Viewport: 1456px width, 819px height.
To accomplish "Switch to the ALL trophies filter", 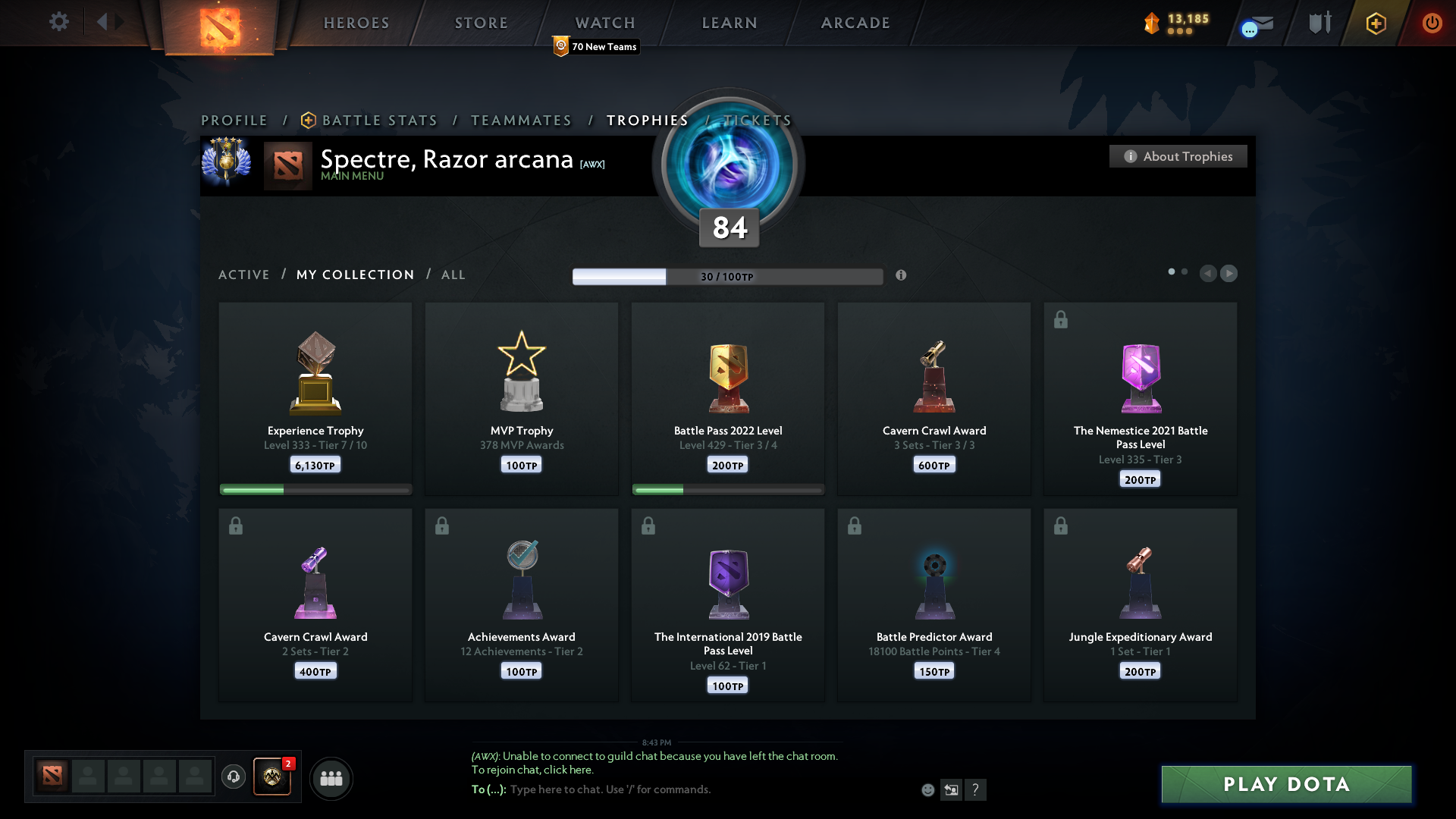I will [x=453, y=275].
